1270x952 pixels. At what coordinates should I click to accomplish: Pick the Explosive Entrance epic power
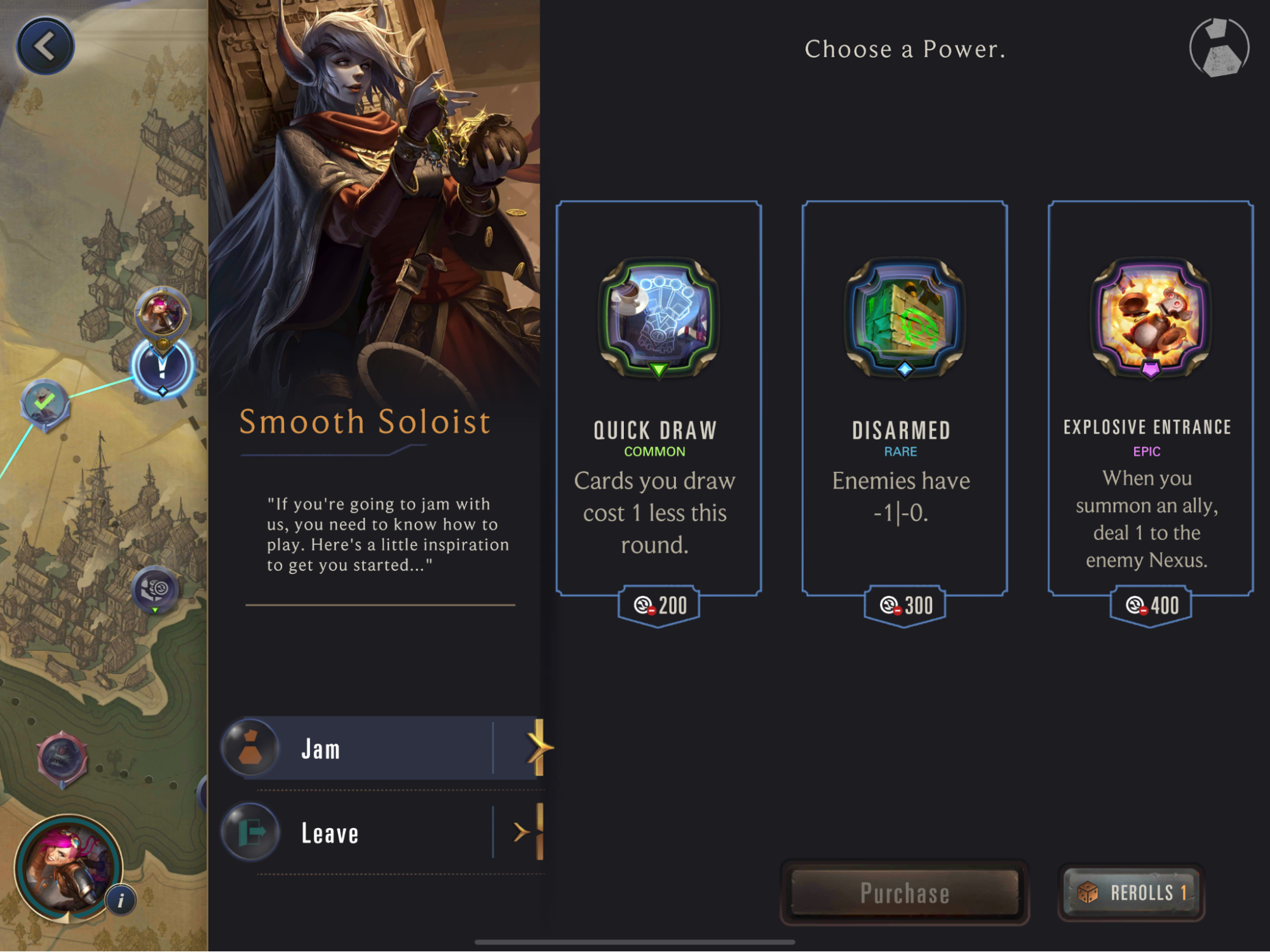pos(1150,399)
